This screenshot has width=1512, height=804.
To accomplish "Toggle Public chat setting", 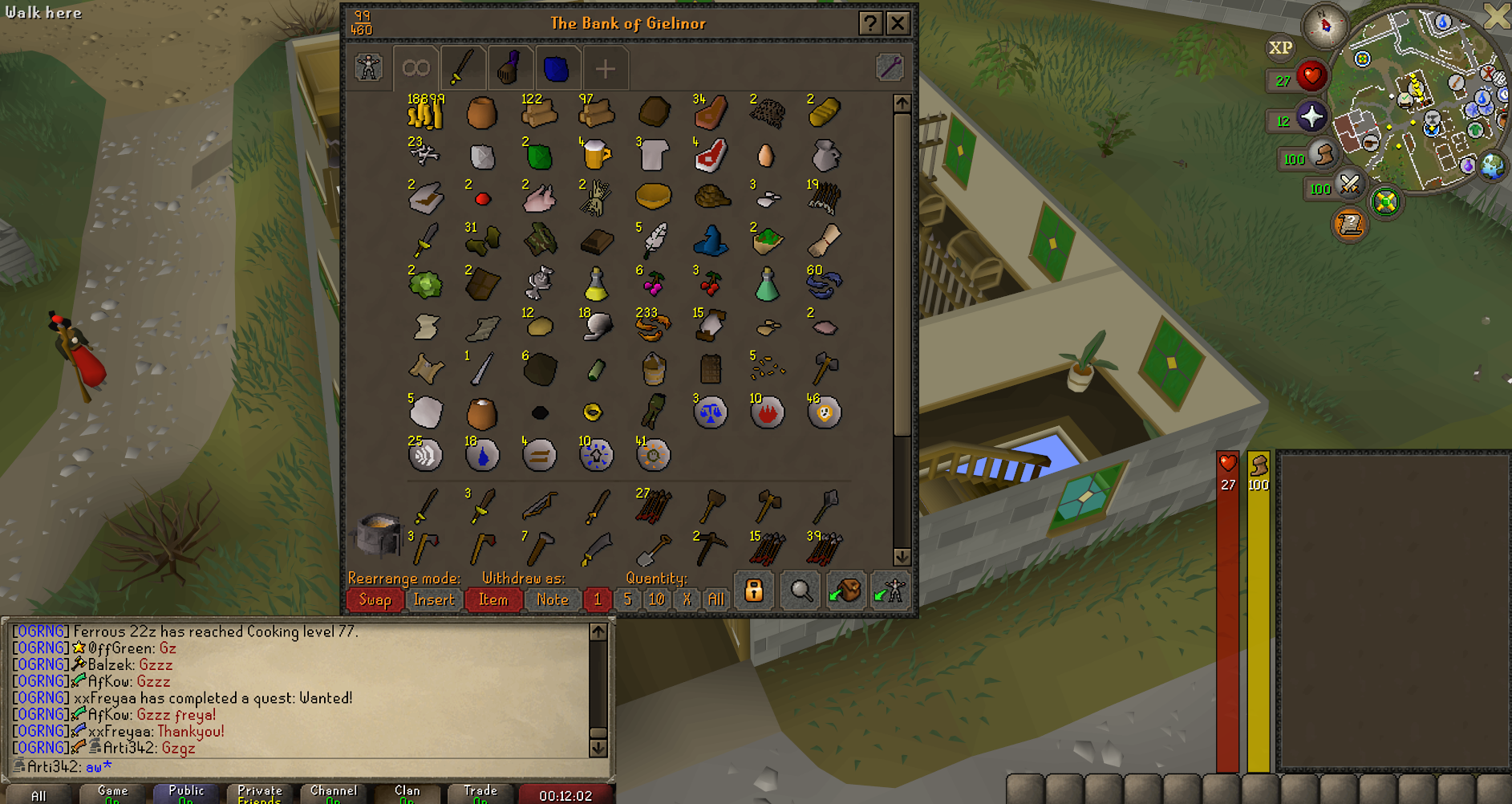I will 185,793.
